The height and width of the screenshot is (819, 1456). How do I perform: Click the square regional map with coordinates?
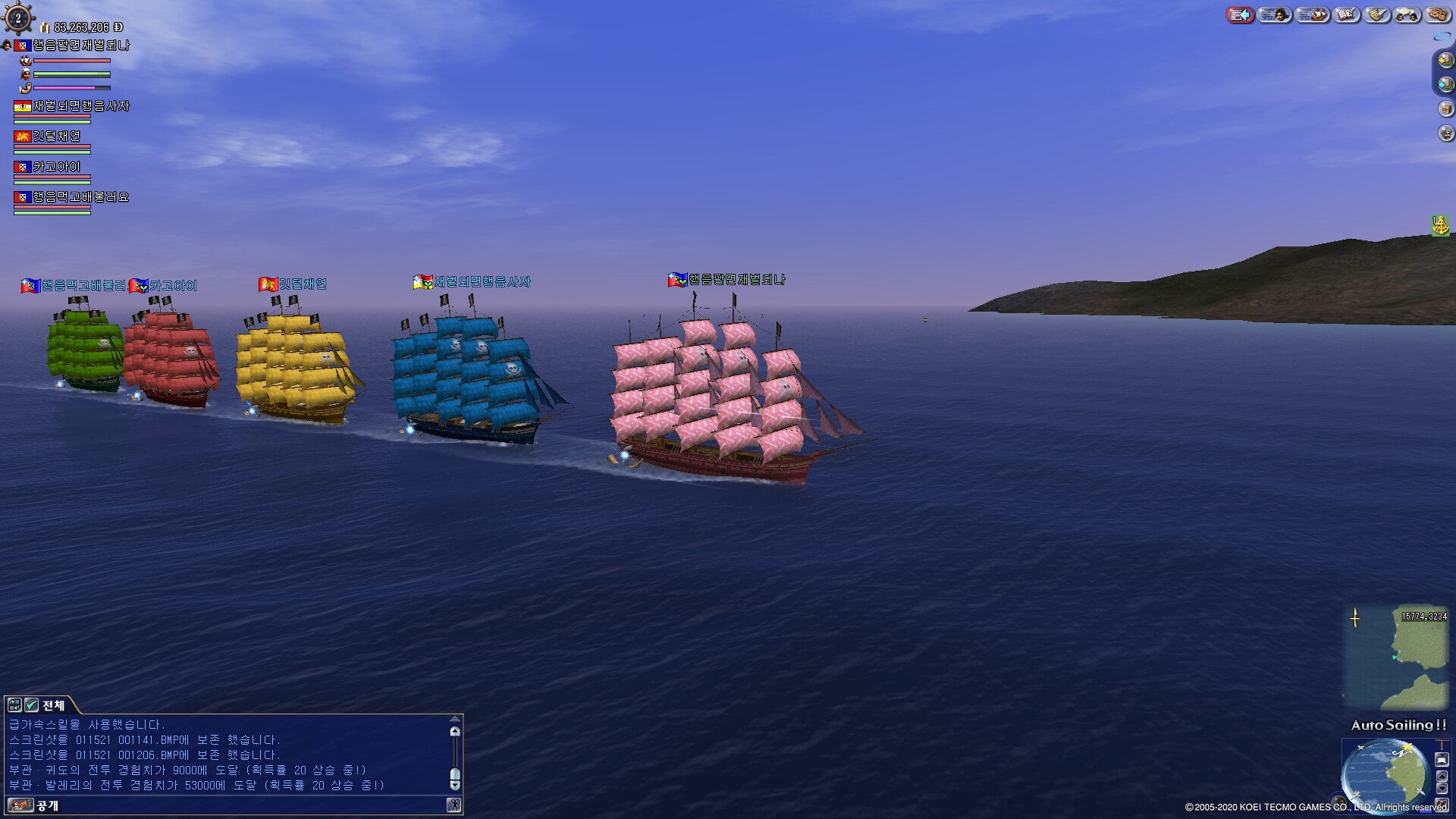click(1396, 657)
